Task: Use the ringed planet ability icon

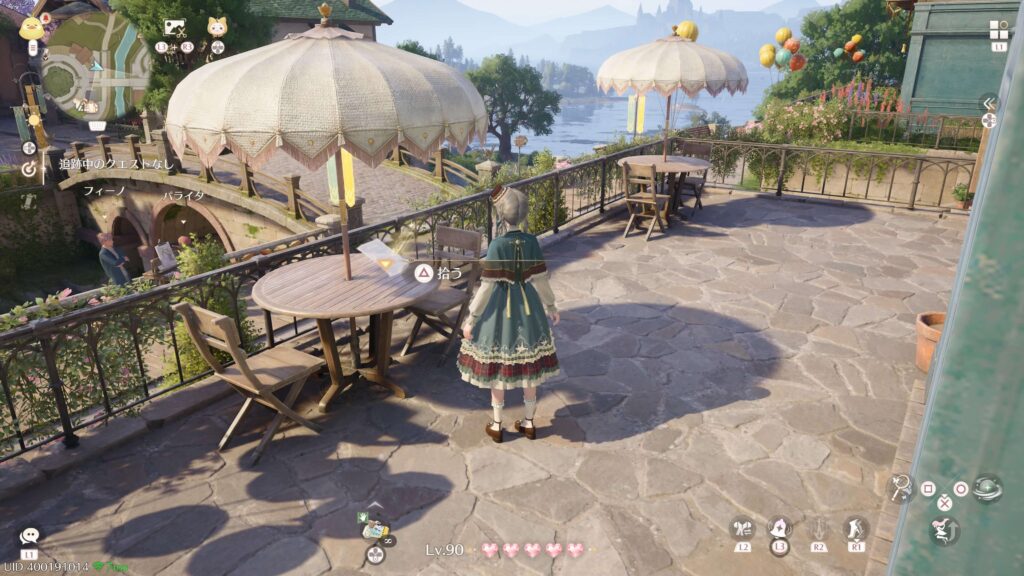Action: (x=987, y=487)
